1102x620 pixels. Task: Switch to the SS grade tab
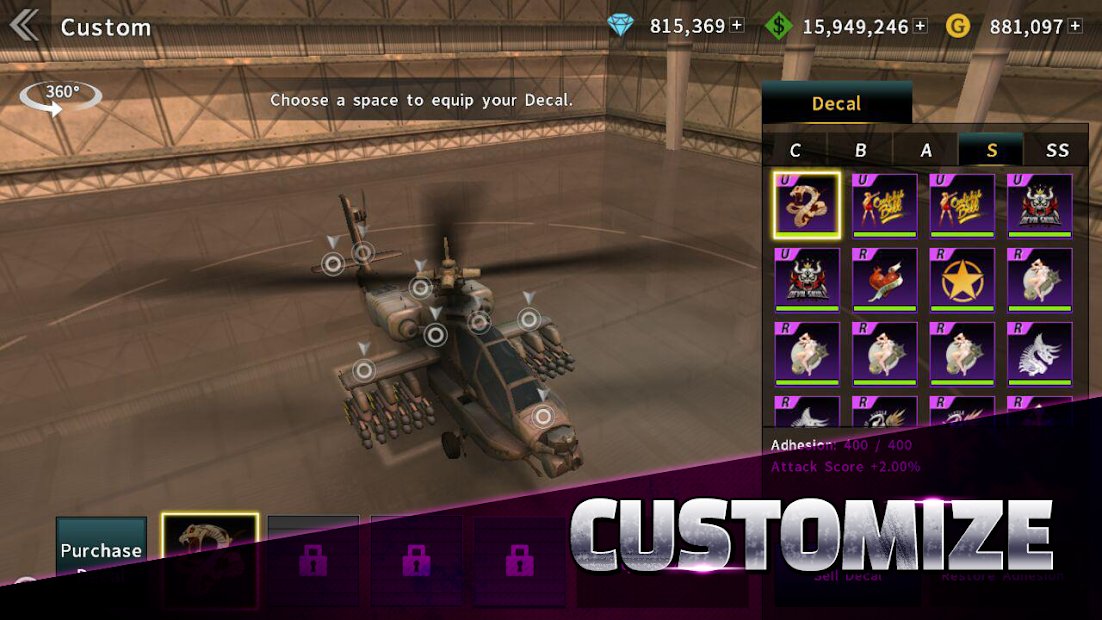click(1056, 150)
